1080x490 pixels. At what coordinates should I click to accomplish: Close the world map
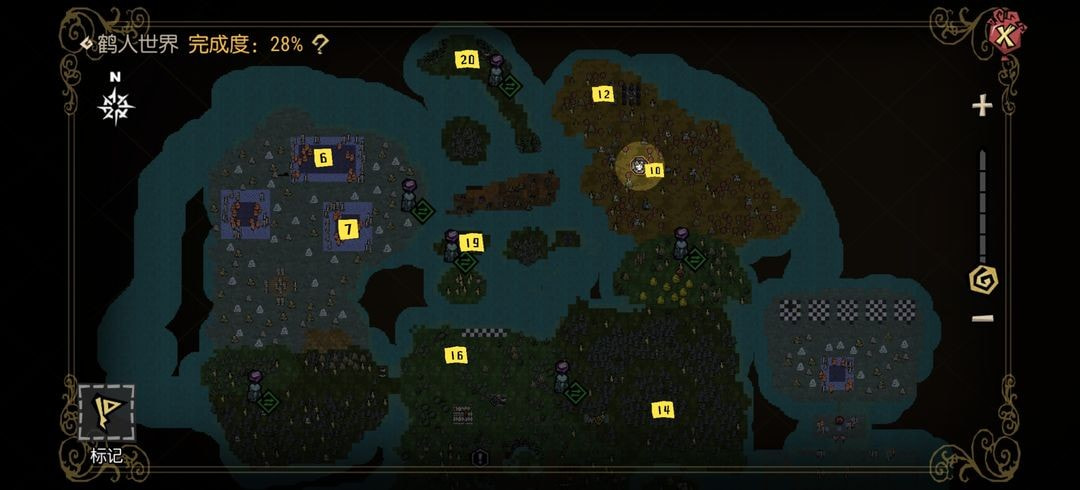(1003, 38)
